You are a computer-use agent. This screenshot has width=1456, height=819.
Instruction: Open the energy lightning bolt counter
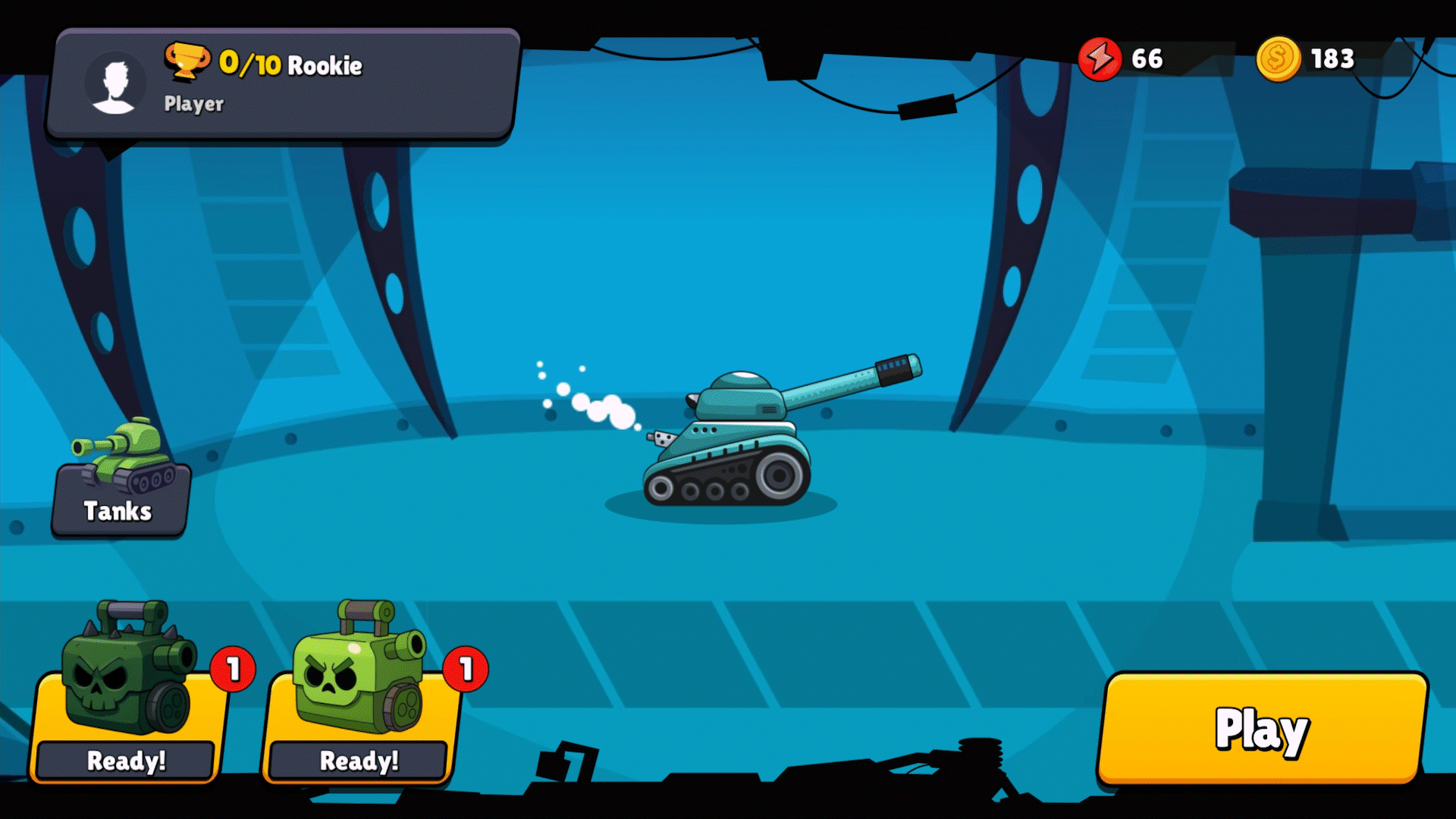(x=1099, y=58)
